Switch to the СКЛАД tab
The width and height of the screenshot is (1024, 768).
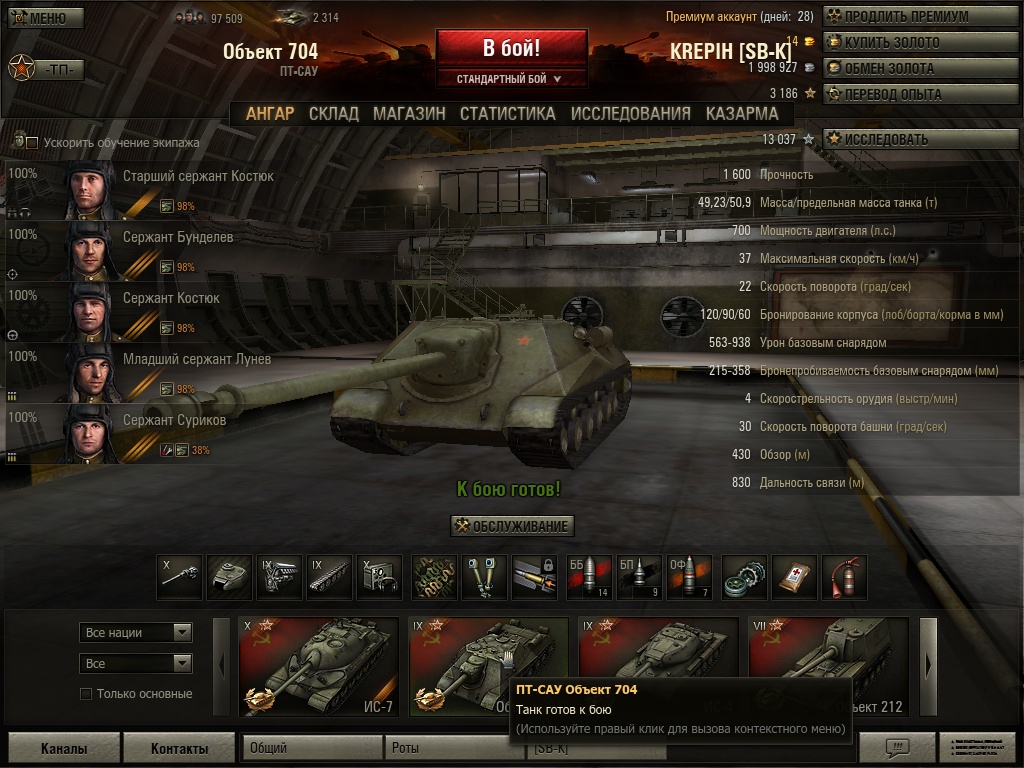pyautogui.click(x=333, y=113)
